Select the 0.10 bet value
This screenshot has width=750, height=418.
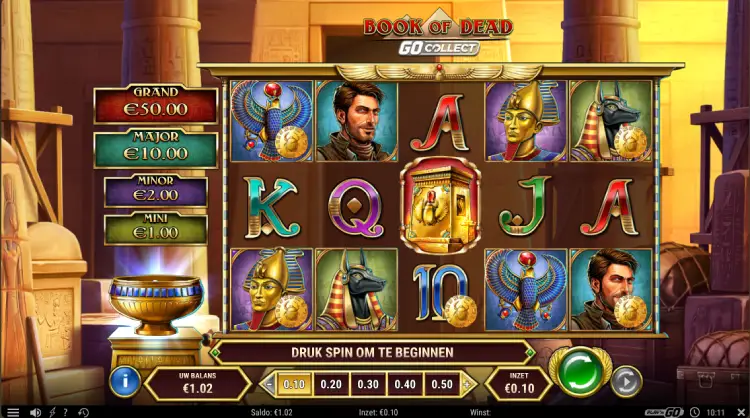[x=294, y=383]
